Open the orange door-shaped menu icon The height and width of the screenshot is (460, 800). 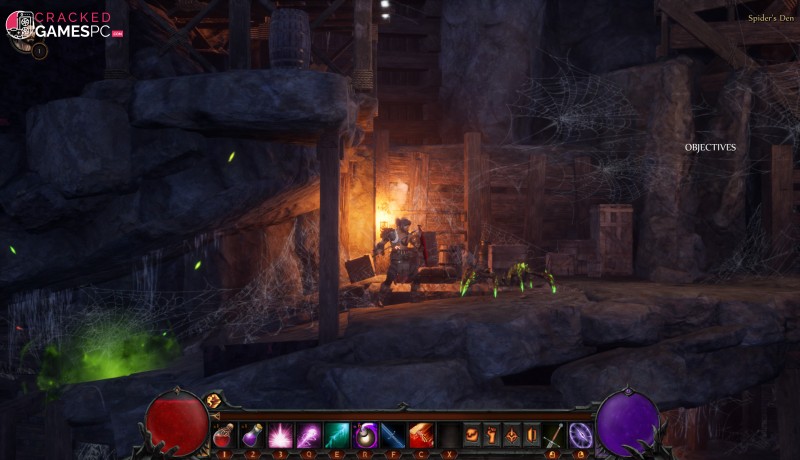[x=530, y=435]
